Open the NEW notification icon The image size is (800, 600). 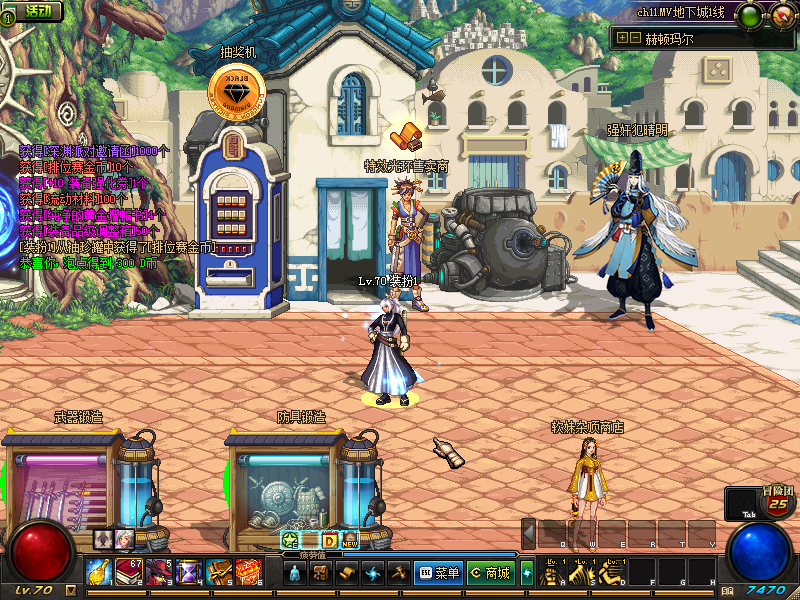pyautogui.click(x=350, y=540)
